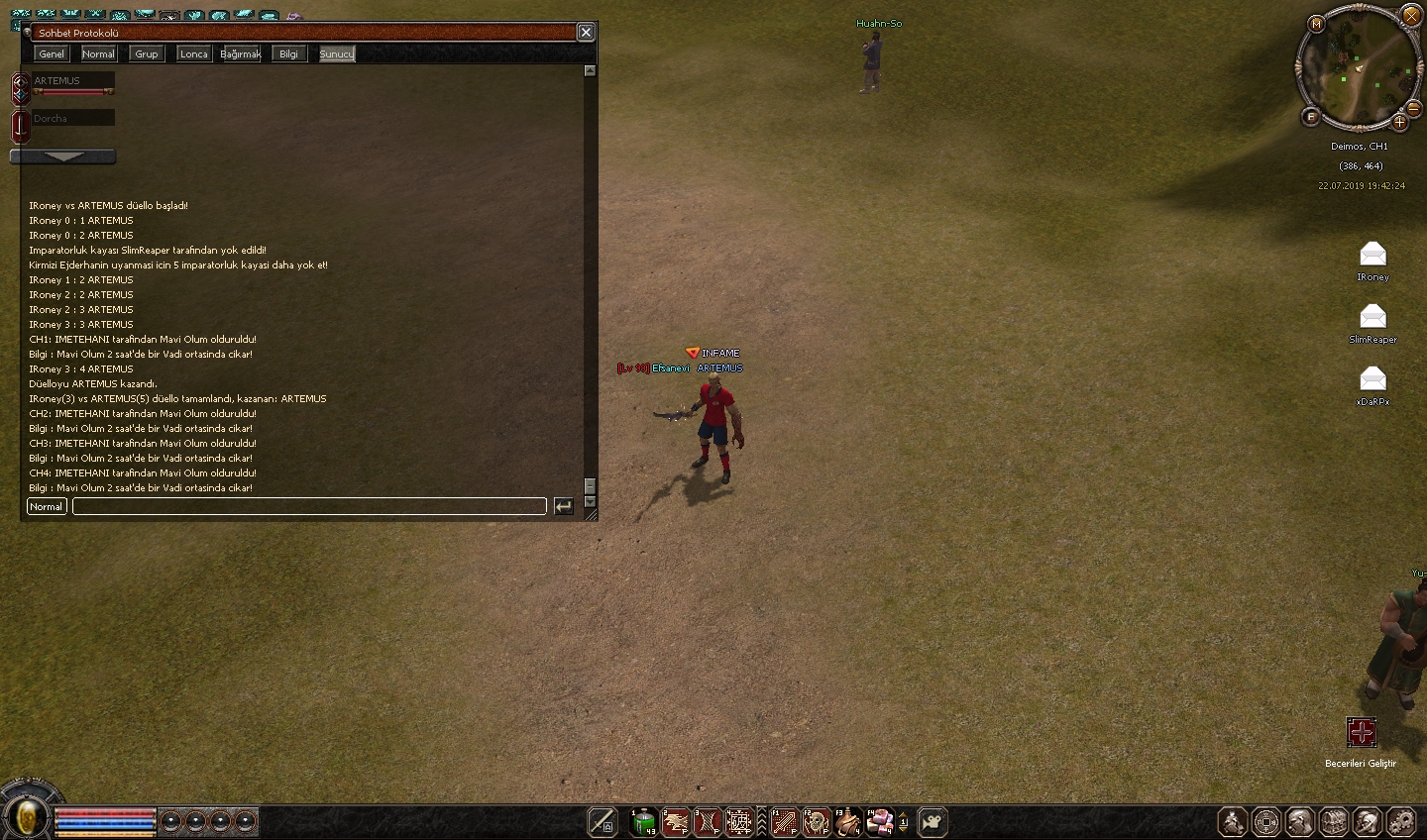
Task: Switch to the Genel chat tab
Action: pyautogui.click(x=52, y=53)
